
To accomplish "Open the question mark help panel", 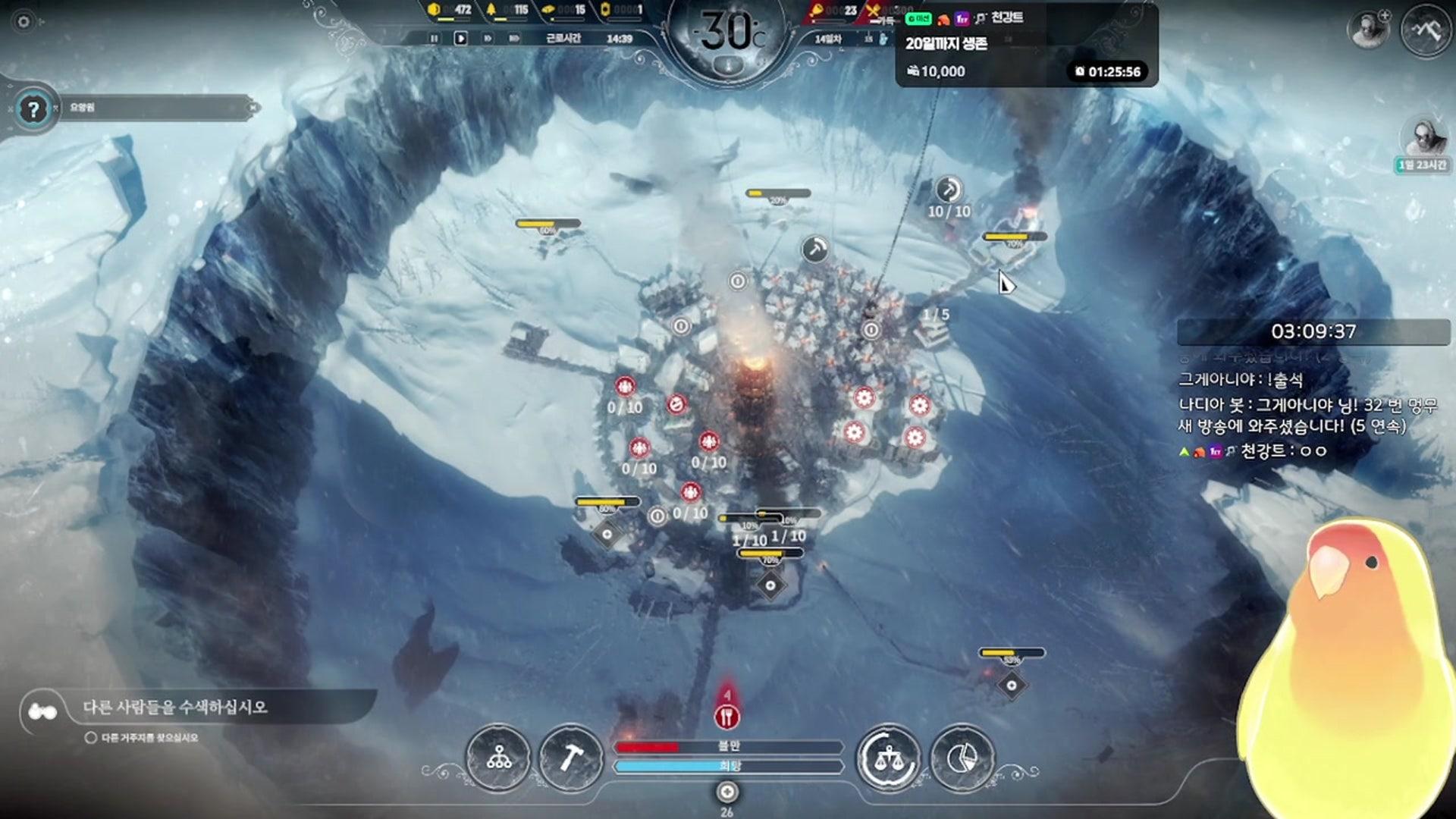I will click(x=33, y=110).
